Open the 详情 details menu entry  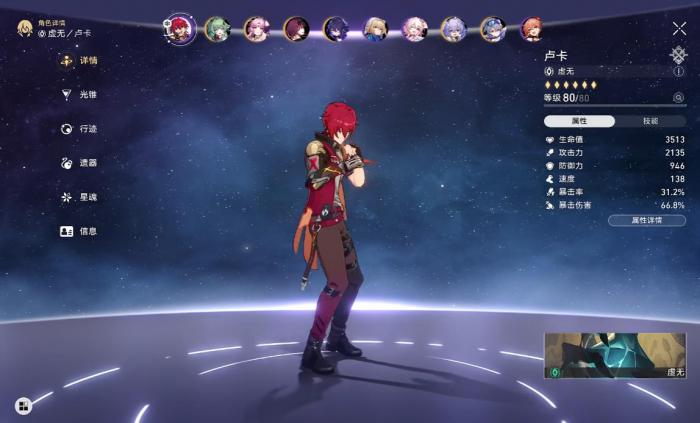(87, 60)
